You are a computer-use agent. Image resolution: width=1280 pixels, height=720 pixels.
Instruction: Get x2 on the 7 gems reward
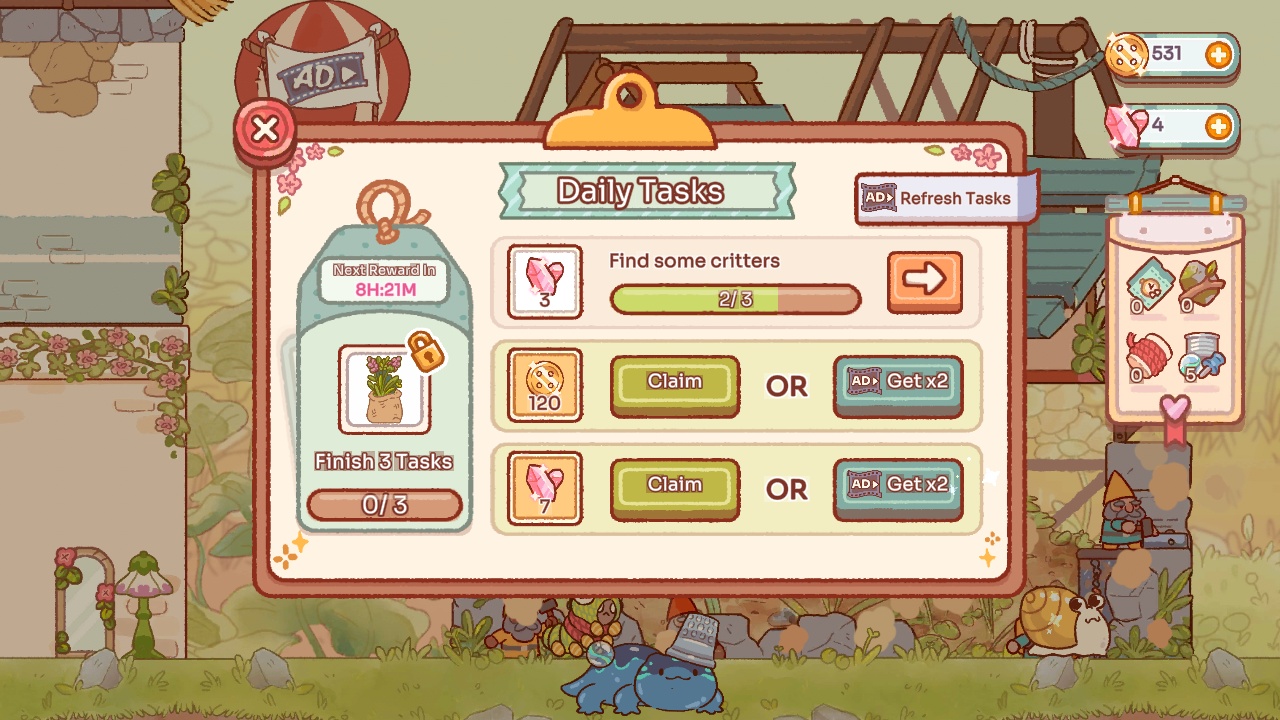898,488
